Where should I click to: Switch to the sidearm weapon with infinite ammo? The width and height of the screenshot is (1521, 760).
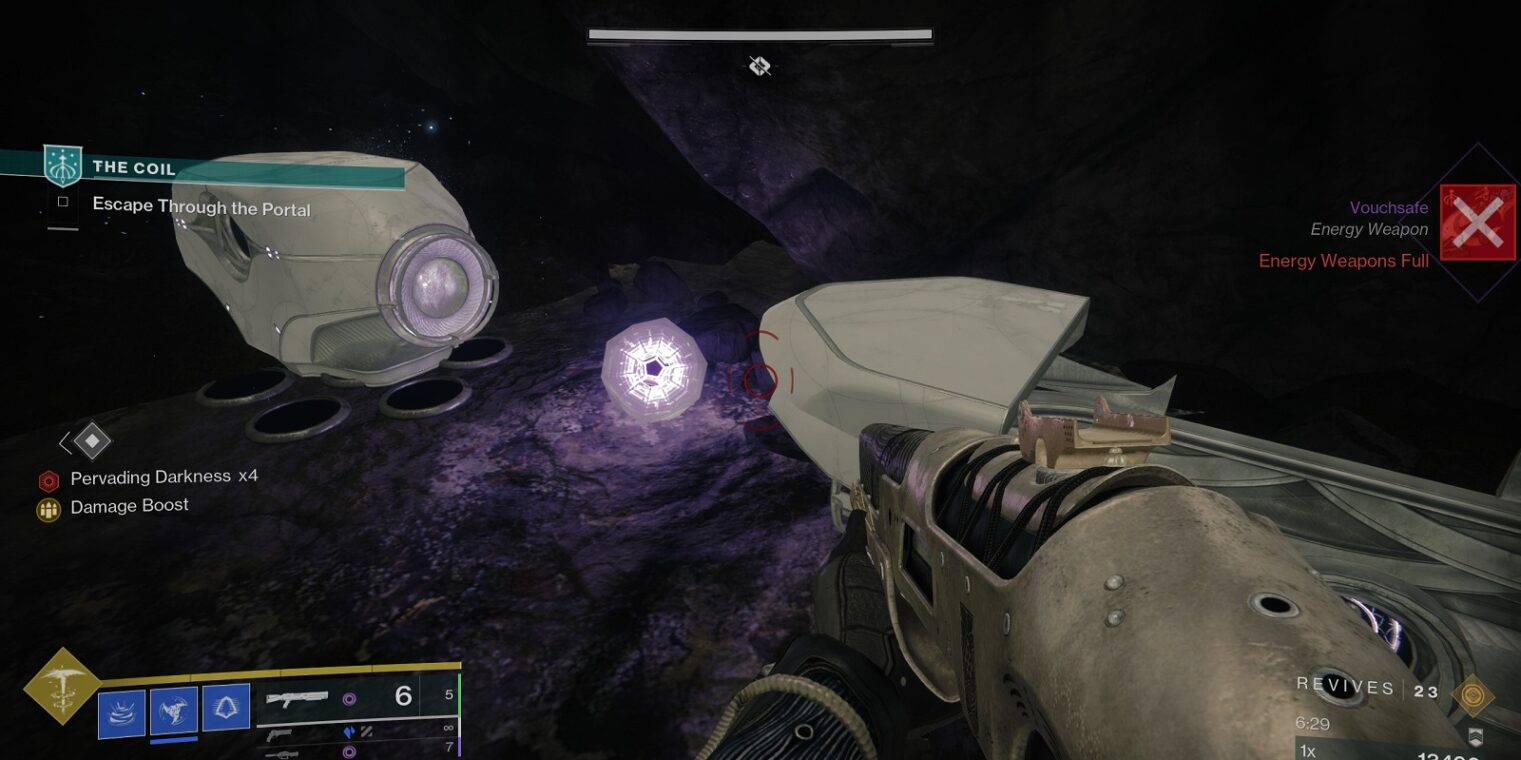[282, 732]
